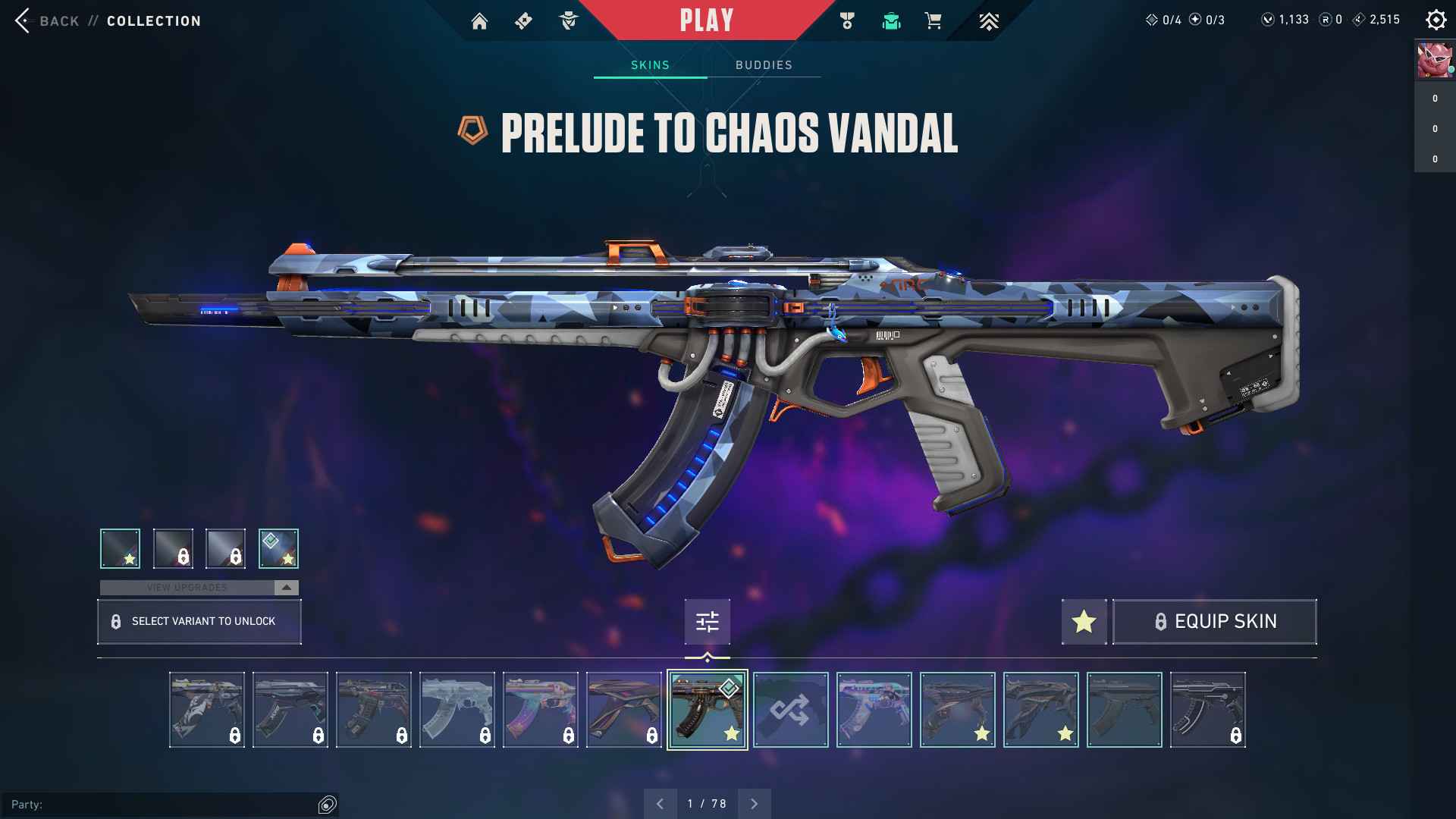Select the random skin shuffle tile
The width and height of the screenshot is (1456, 819).
pos(790,710)
